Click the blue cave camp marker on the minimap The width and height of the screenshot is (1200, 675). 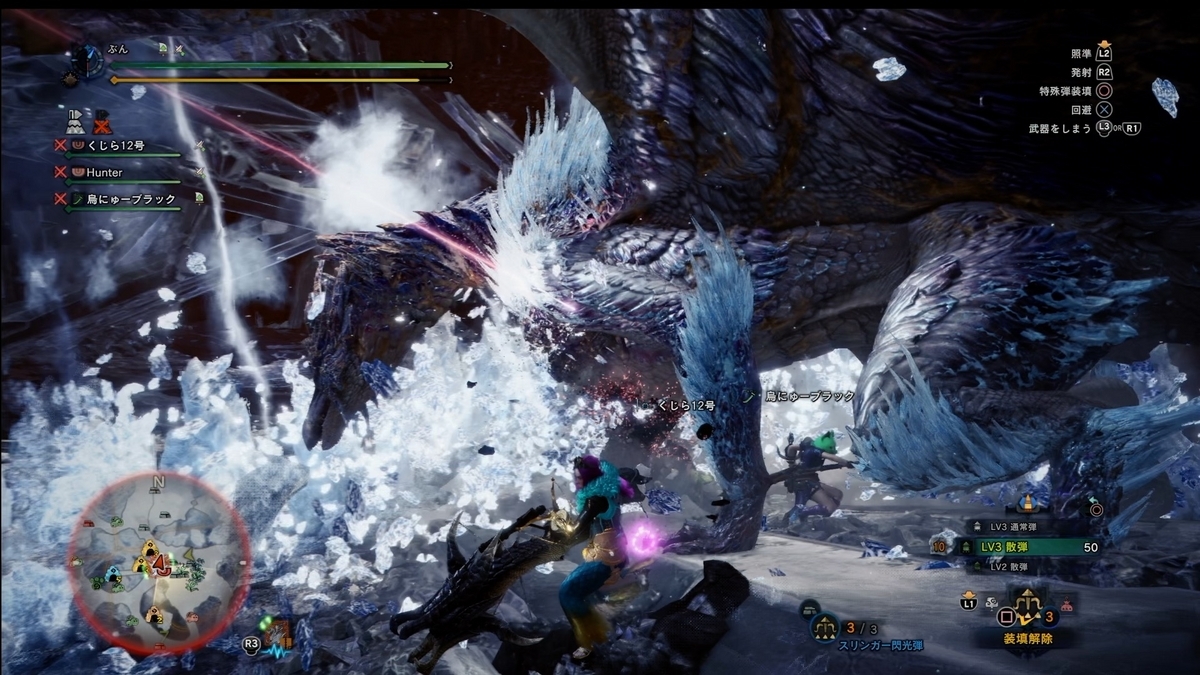click(114, 576)
